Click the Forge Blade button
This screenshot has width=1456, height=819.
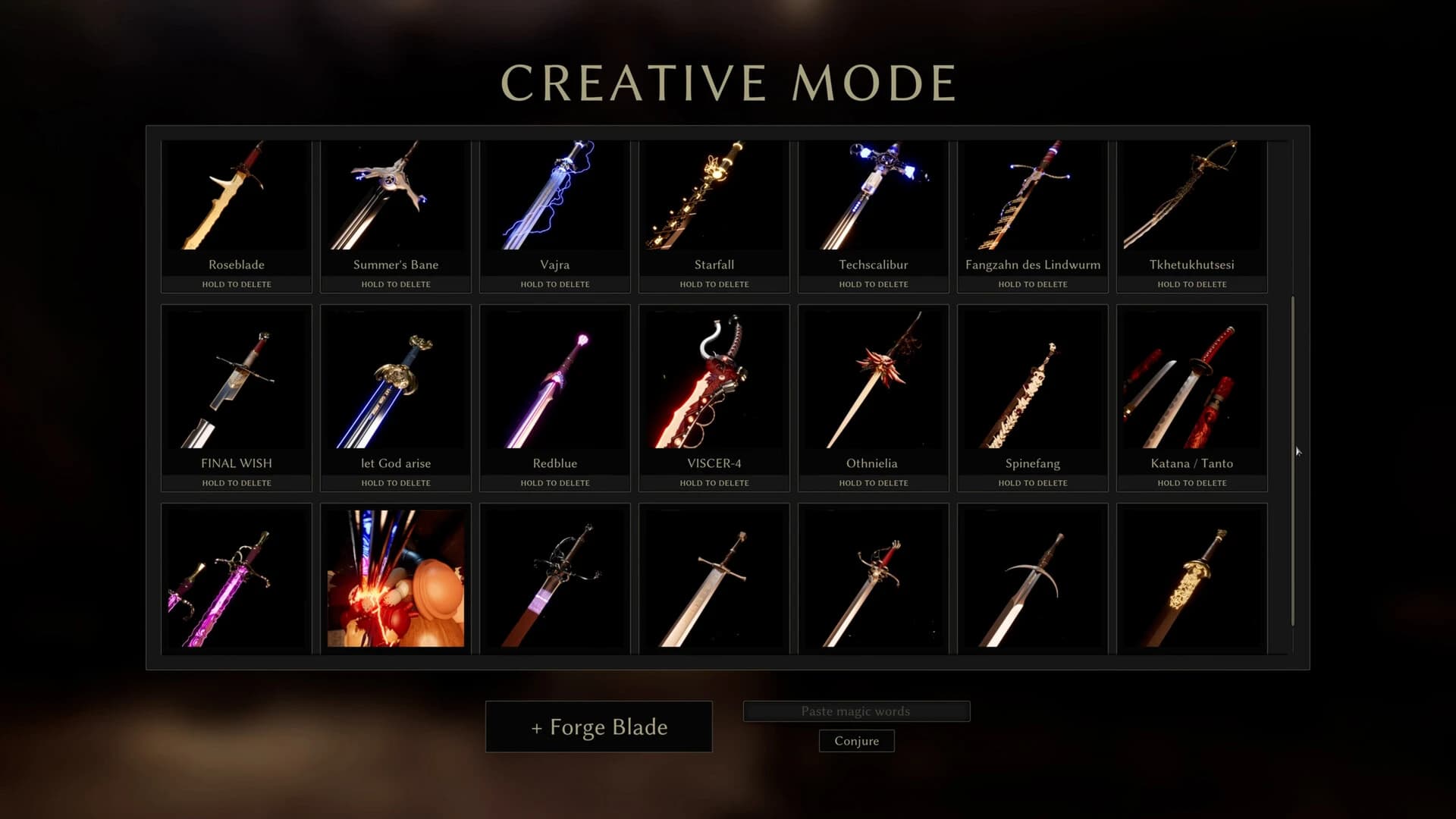click(598, 726)
